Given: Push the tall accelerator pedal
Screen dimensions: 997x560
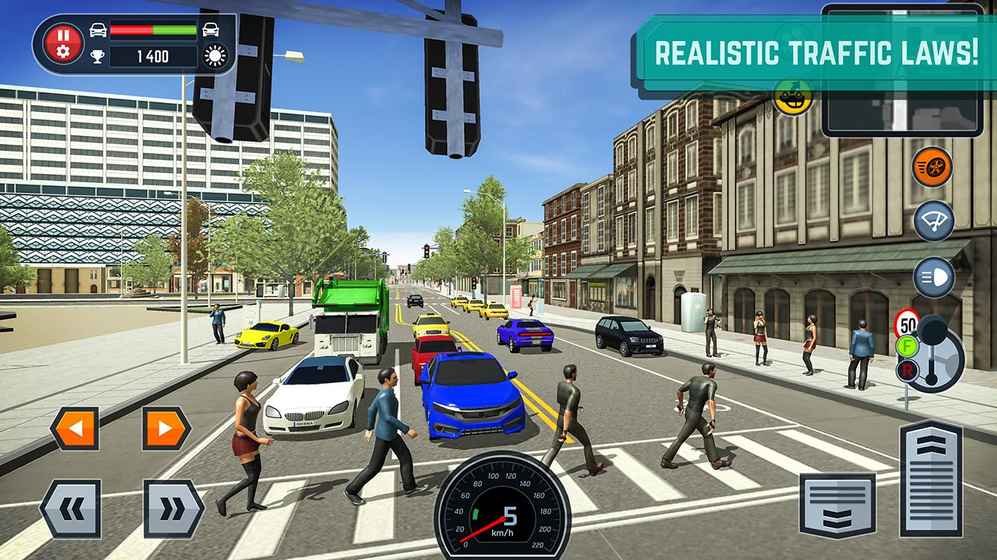Looking at the screenshot, I should pos(931,478).
